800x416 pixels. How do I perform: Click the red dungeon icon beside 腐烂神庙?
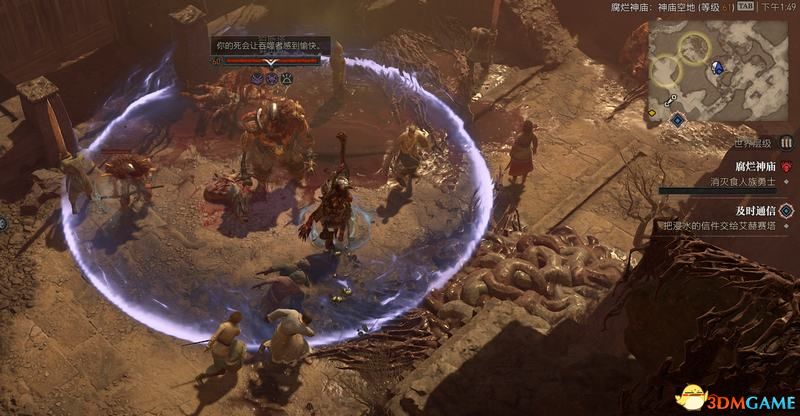787,167
